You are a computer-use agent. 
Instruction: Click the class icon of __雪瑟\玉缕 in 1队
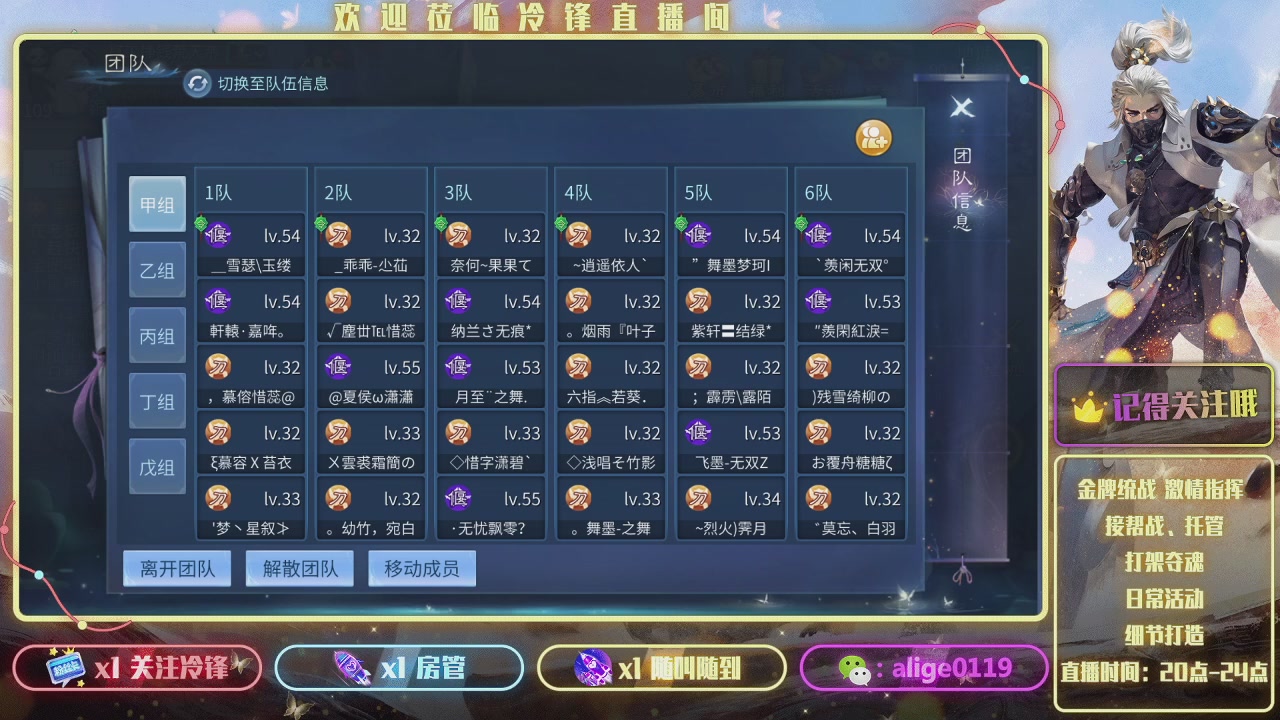tap(218, 235)
